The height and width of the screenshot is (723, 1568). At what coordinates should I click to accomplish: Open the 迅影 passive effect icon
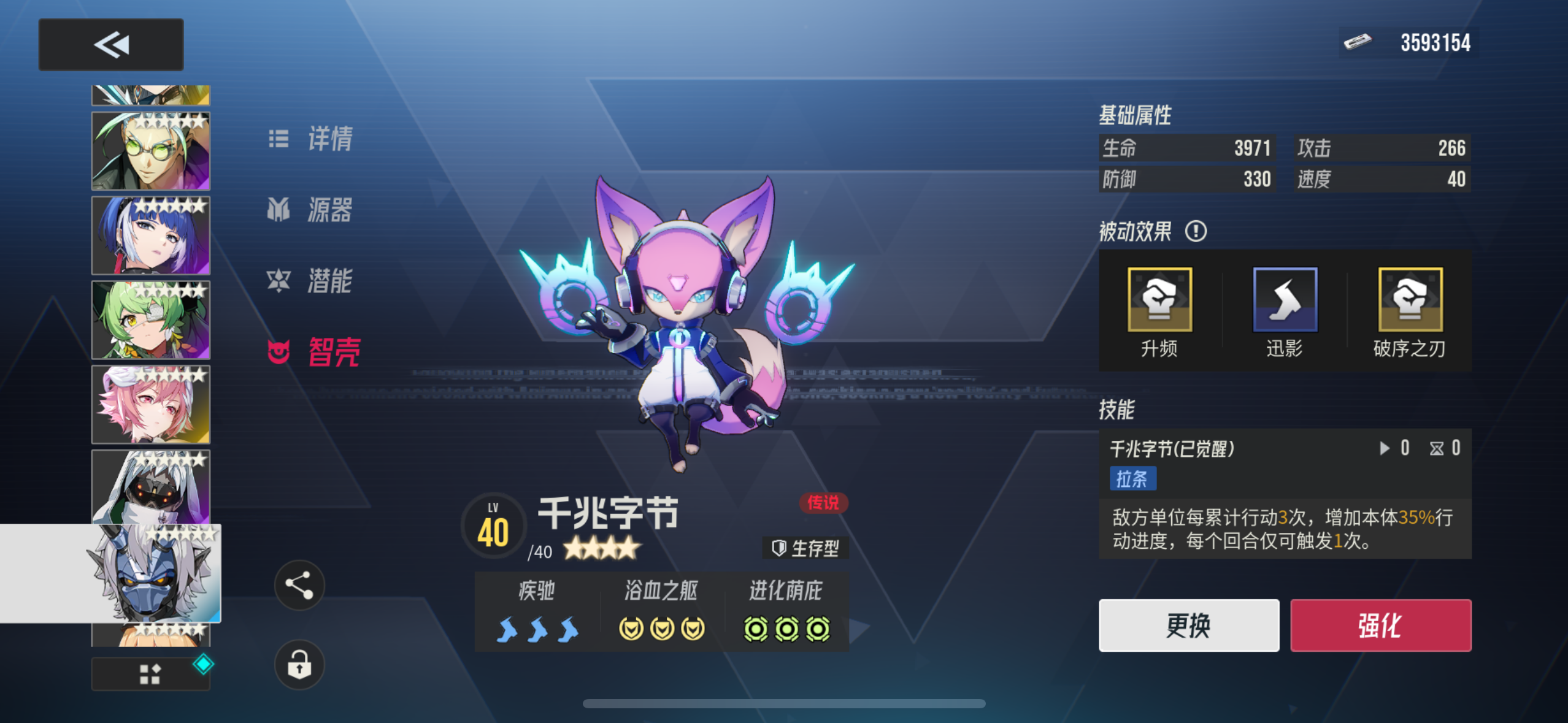pos(1285,300)
